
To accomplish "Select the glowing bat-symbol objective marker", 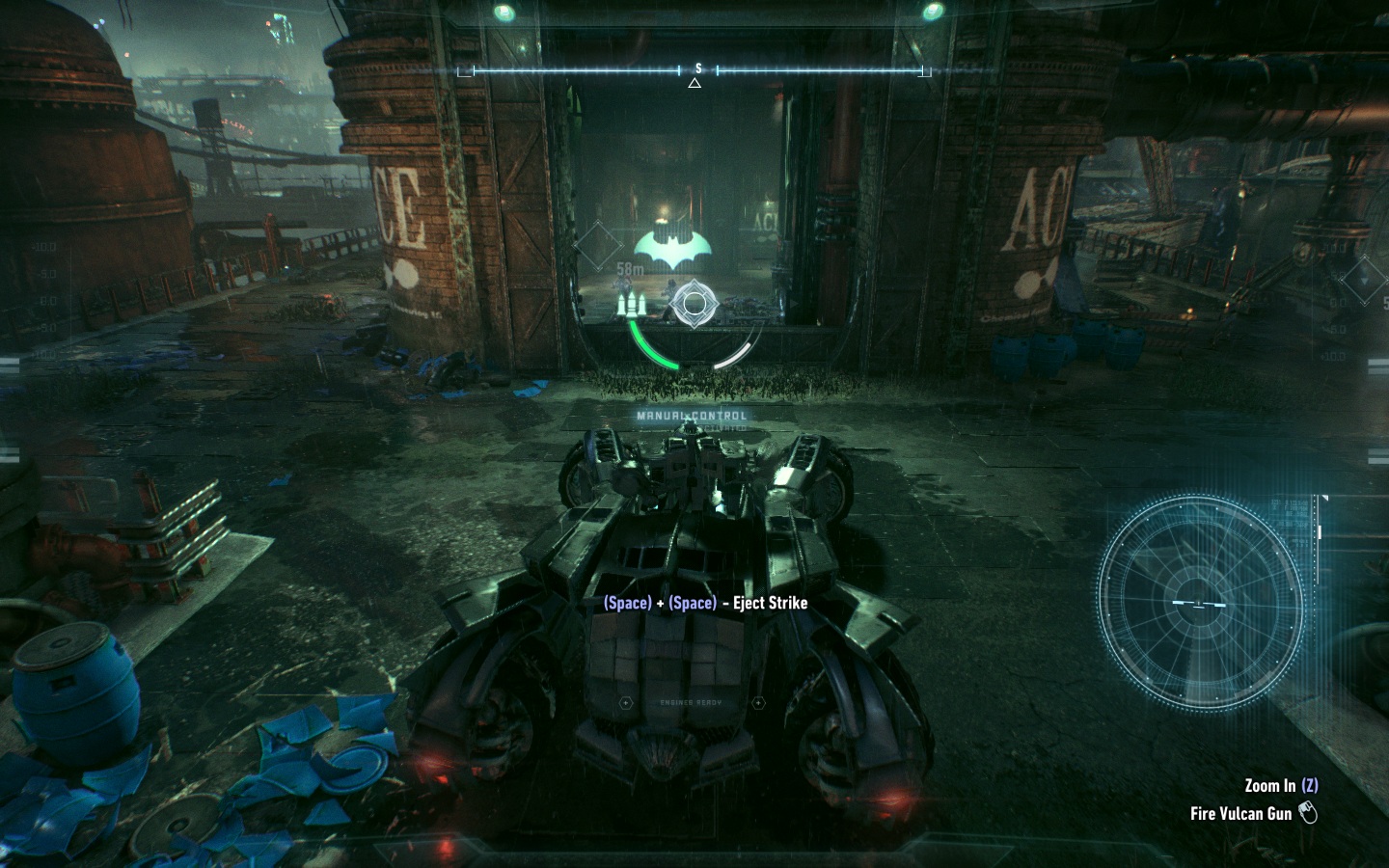I will point(672,247).
